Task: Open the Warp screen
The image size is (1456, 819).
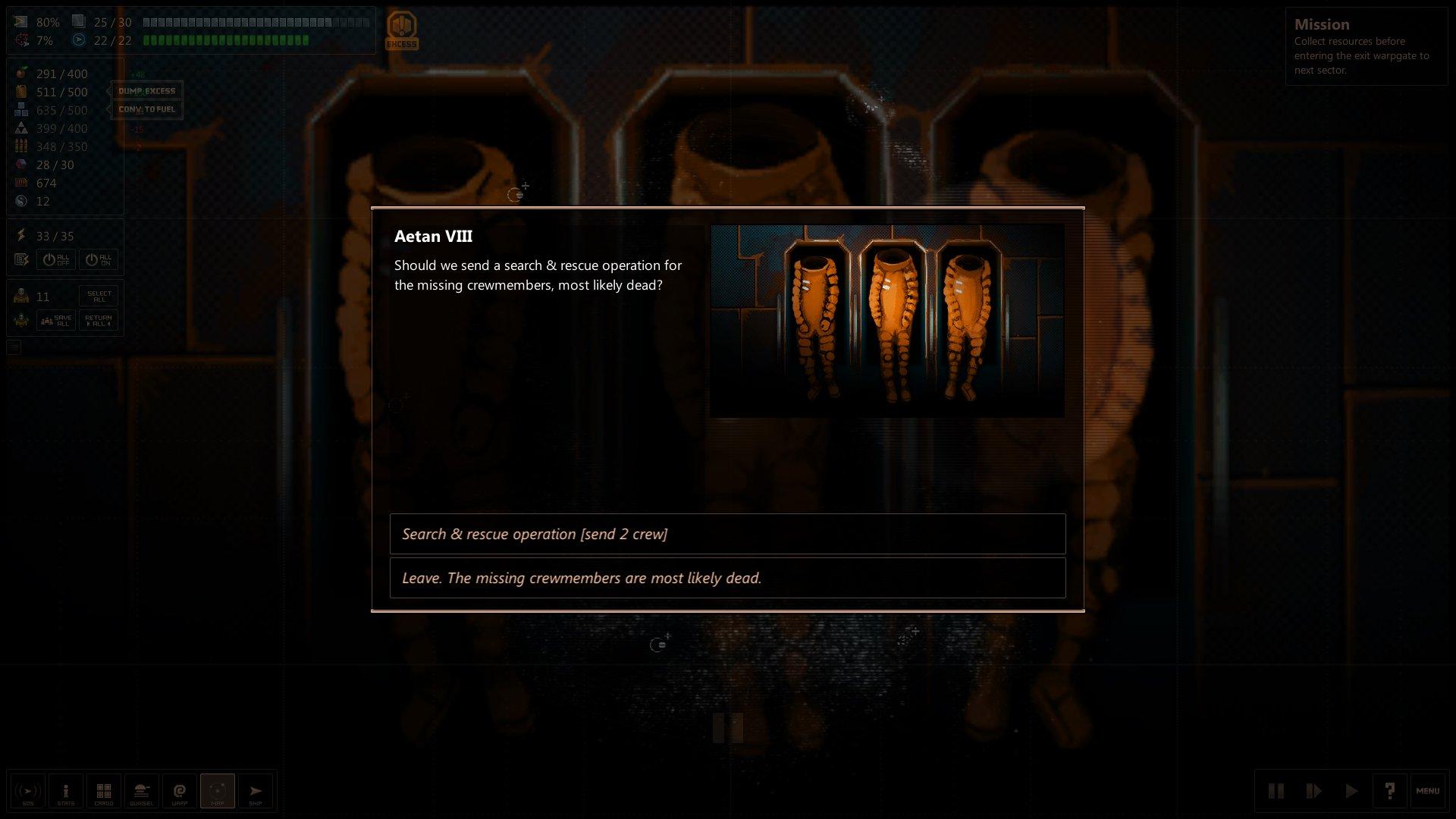Action: [180, 792]
